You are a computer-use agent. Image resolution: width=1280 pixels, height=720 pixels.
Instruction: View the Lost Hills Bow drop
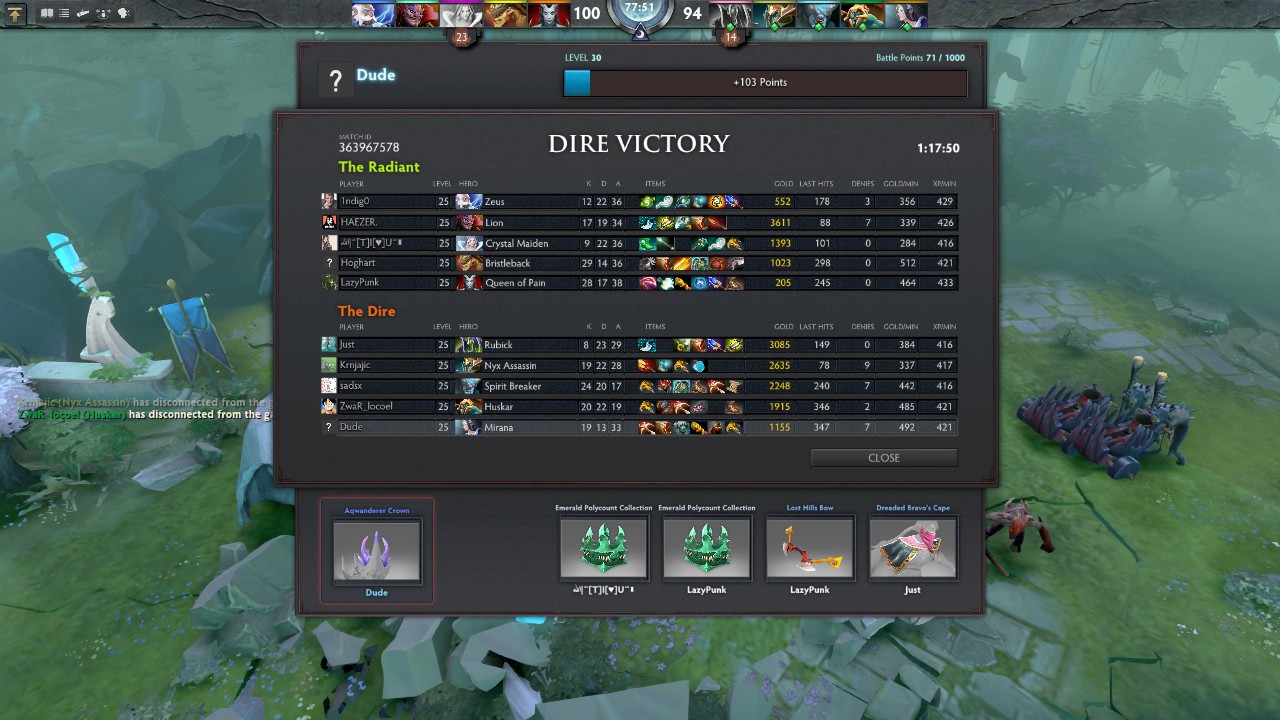pos(810,547)
